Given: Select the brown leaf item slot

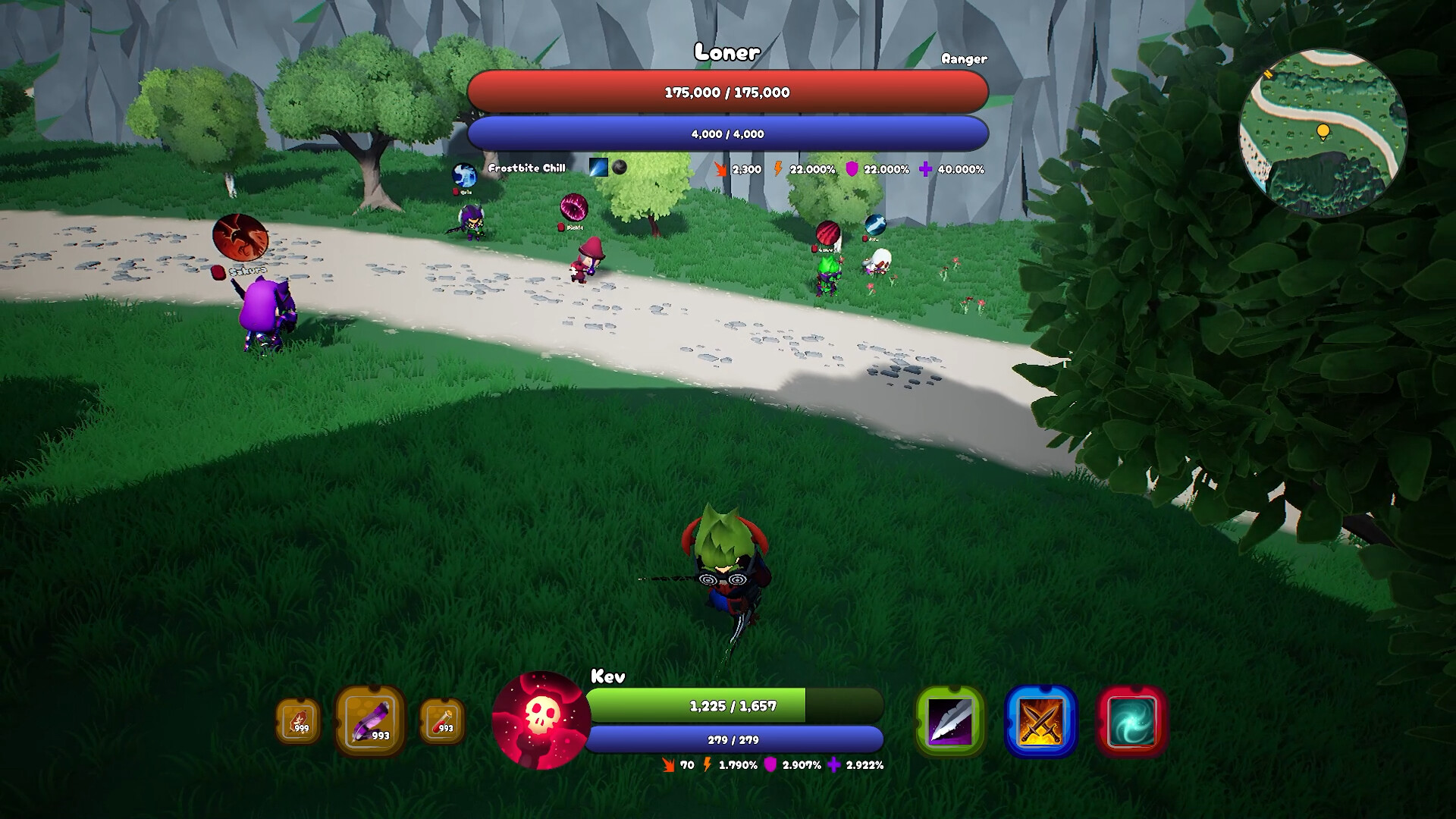Looking at the screenshot, I should coord(298,720).
